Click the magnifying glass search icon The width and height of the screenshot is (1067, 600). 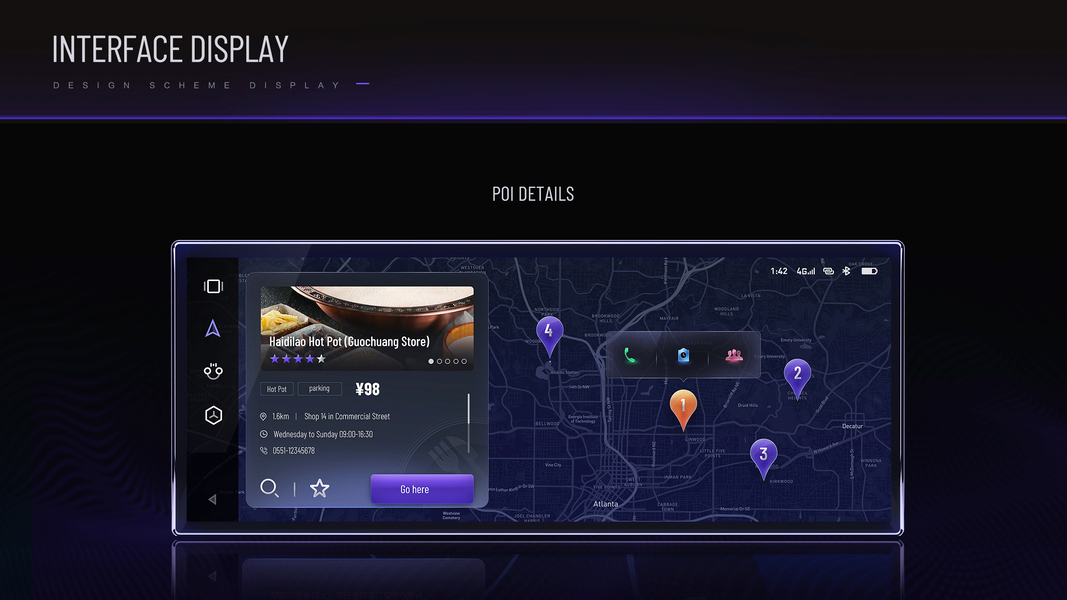269,488
